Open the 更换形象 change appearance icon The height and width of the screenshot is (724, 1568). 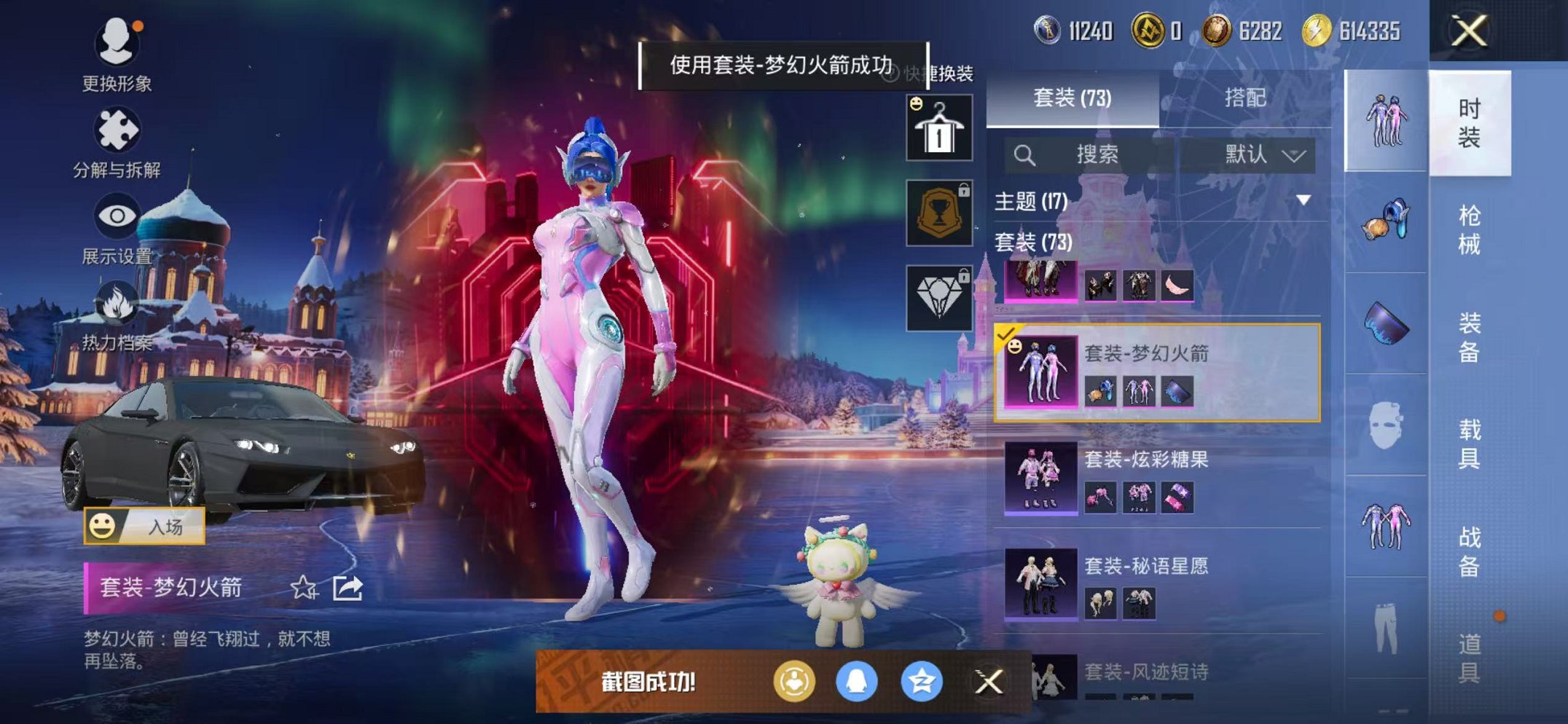[x=117, y=44]
